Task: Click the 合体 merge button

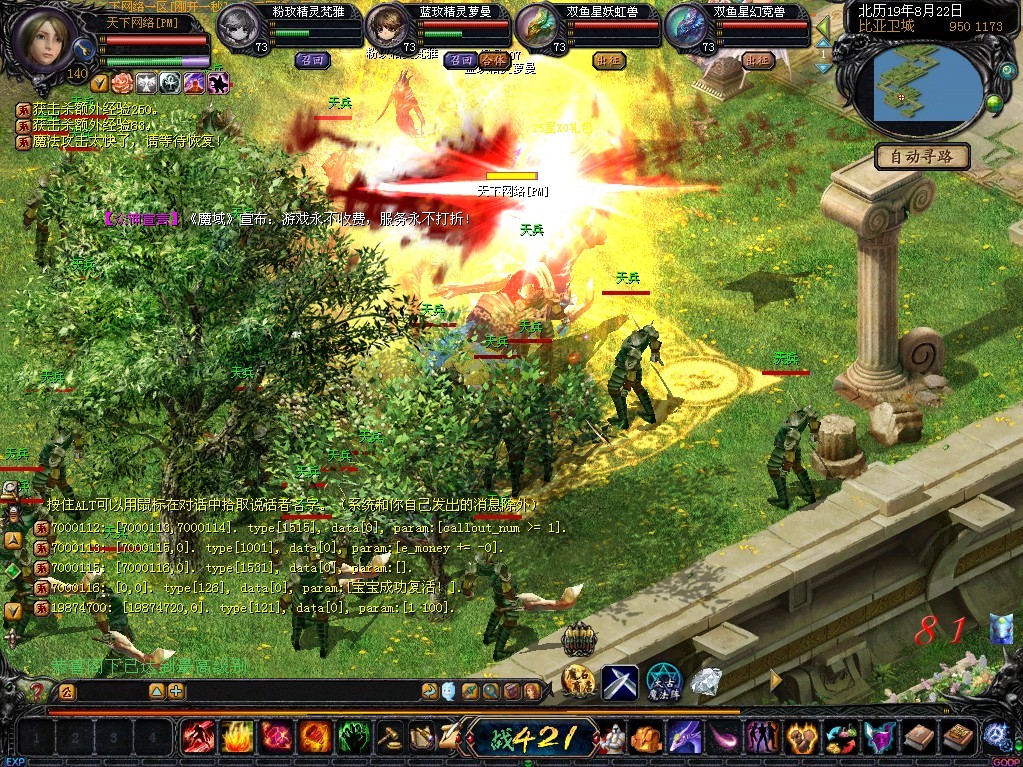Action: tap(492, 60)
